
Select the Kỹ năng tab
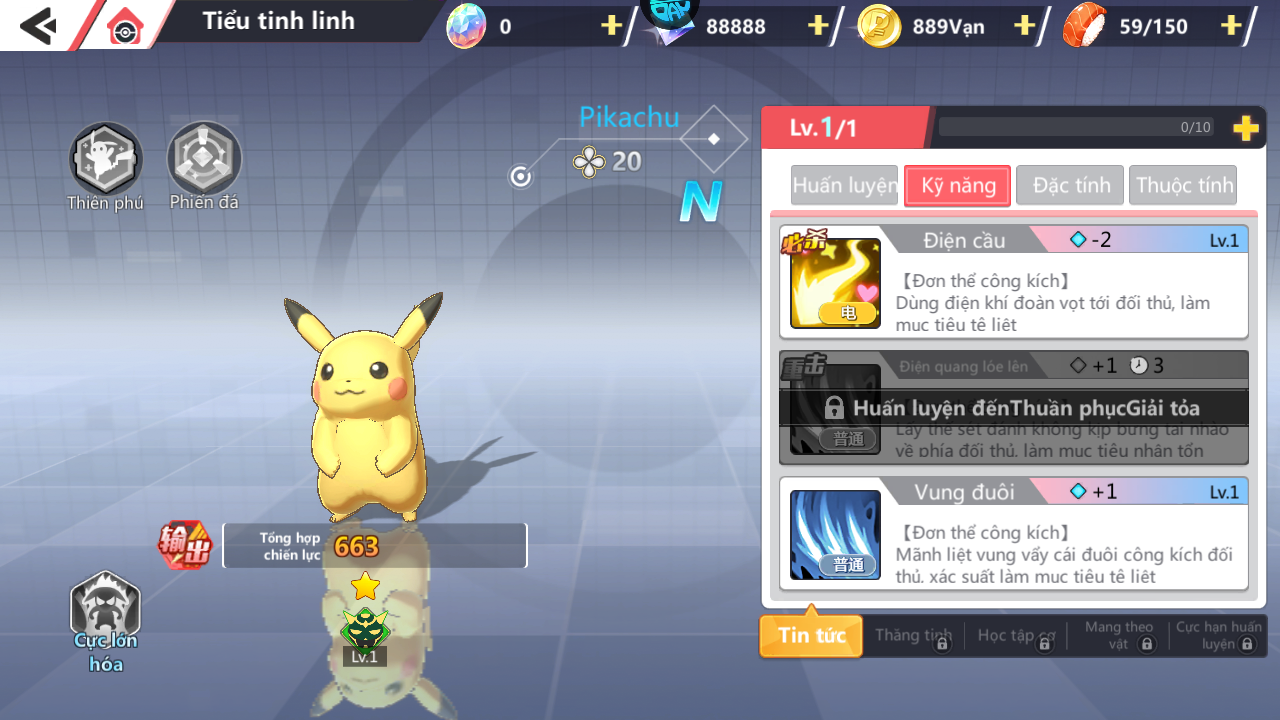pos(957,186)
